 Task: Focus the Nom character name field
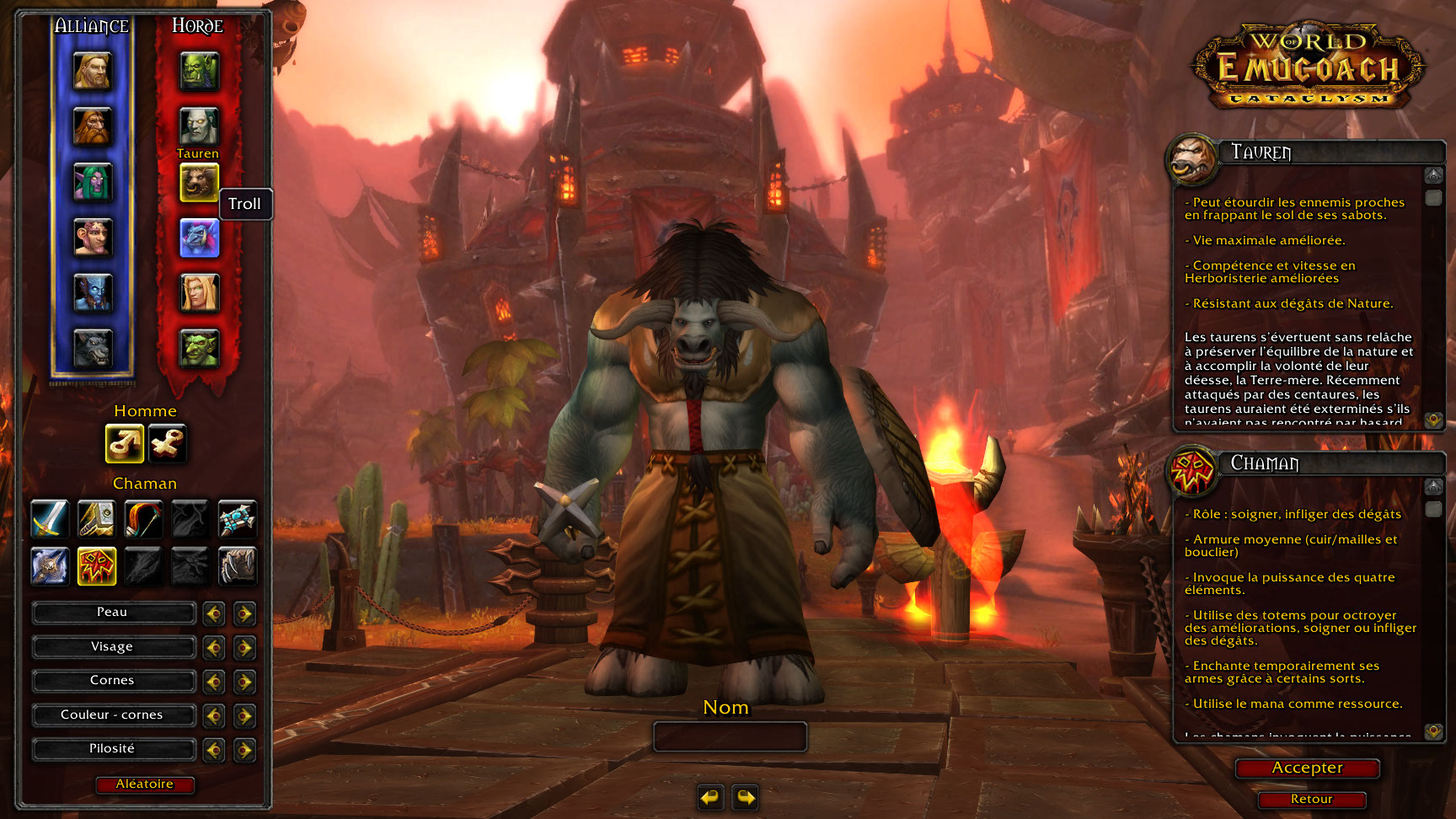(730, 736)
